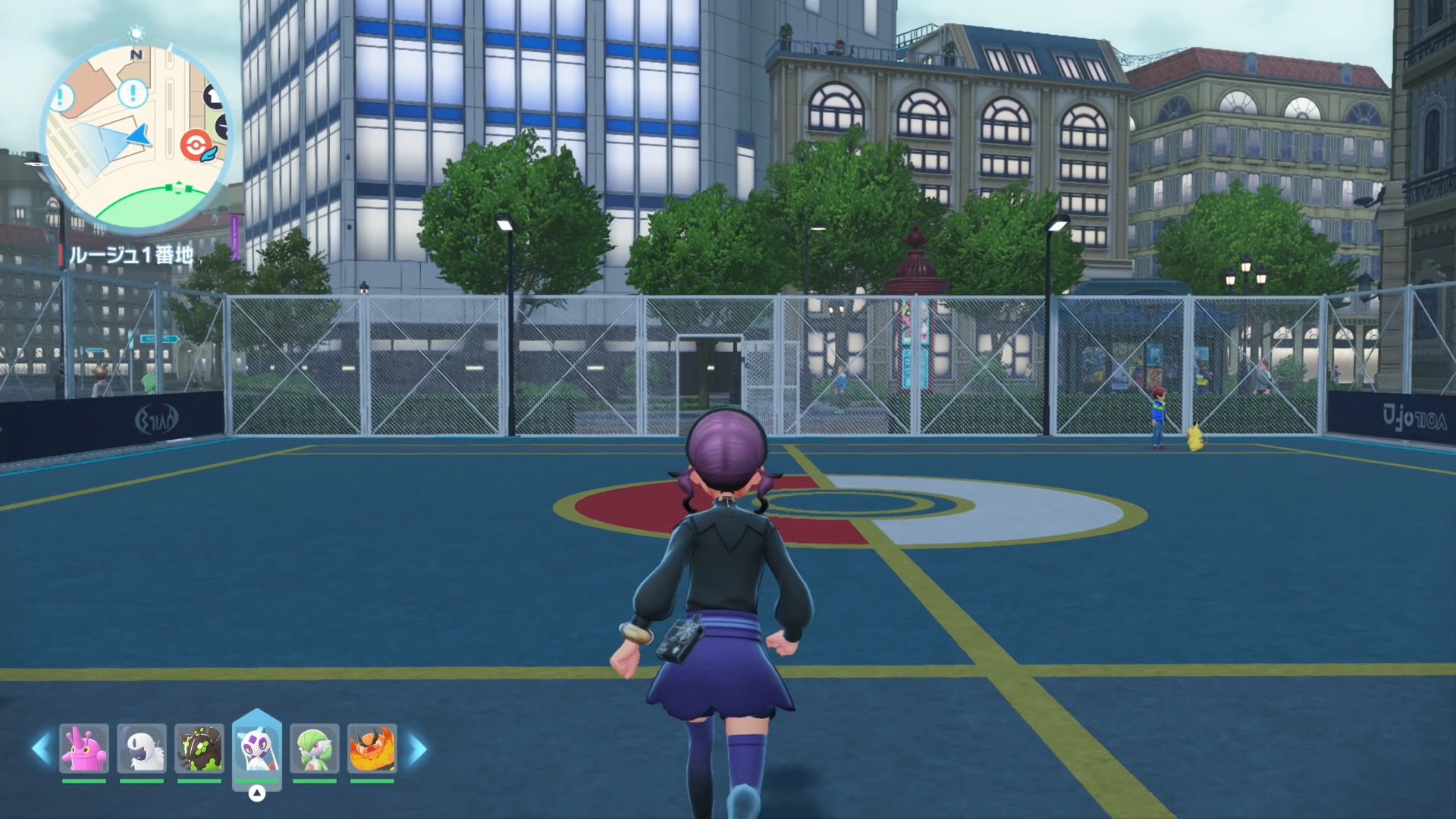Pick the highlighted Froslass party slot
The image size is (1456, 819).
pyautogui.click(x=257, y=748)
